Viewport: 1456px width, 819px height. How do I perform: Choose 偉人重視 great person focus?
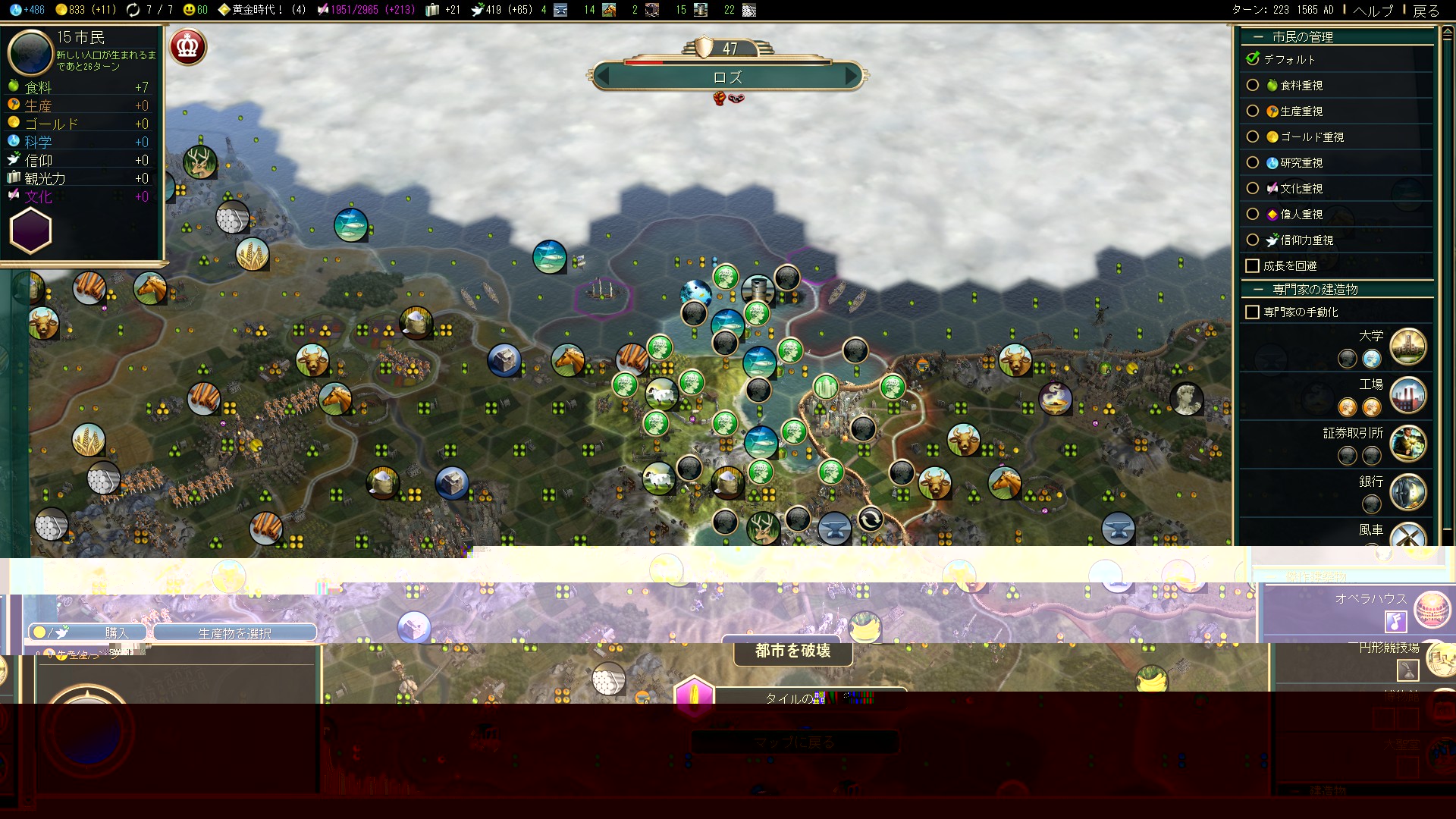pyautogui.click(x=1253, y=215)
